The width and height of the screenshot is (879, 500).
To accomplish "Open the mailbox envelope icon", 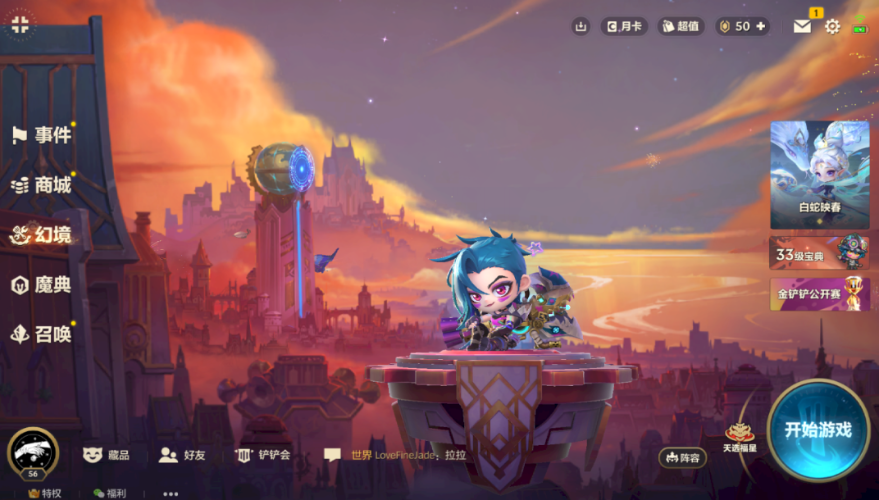I will click(x=802, y=27).
